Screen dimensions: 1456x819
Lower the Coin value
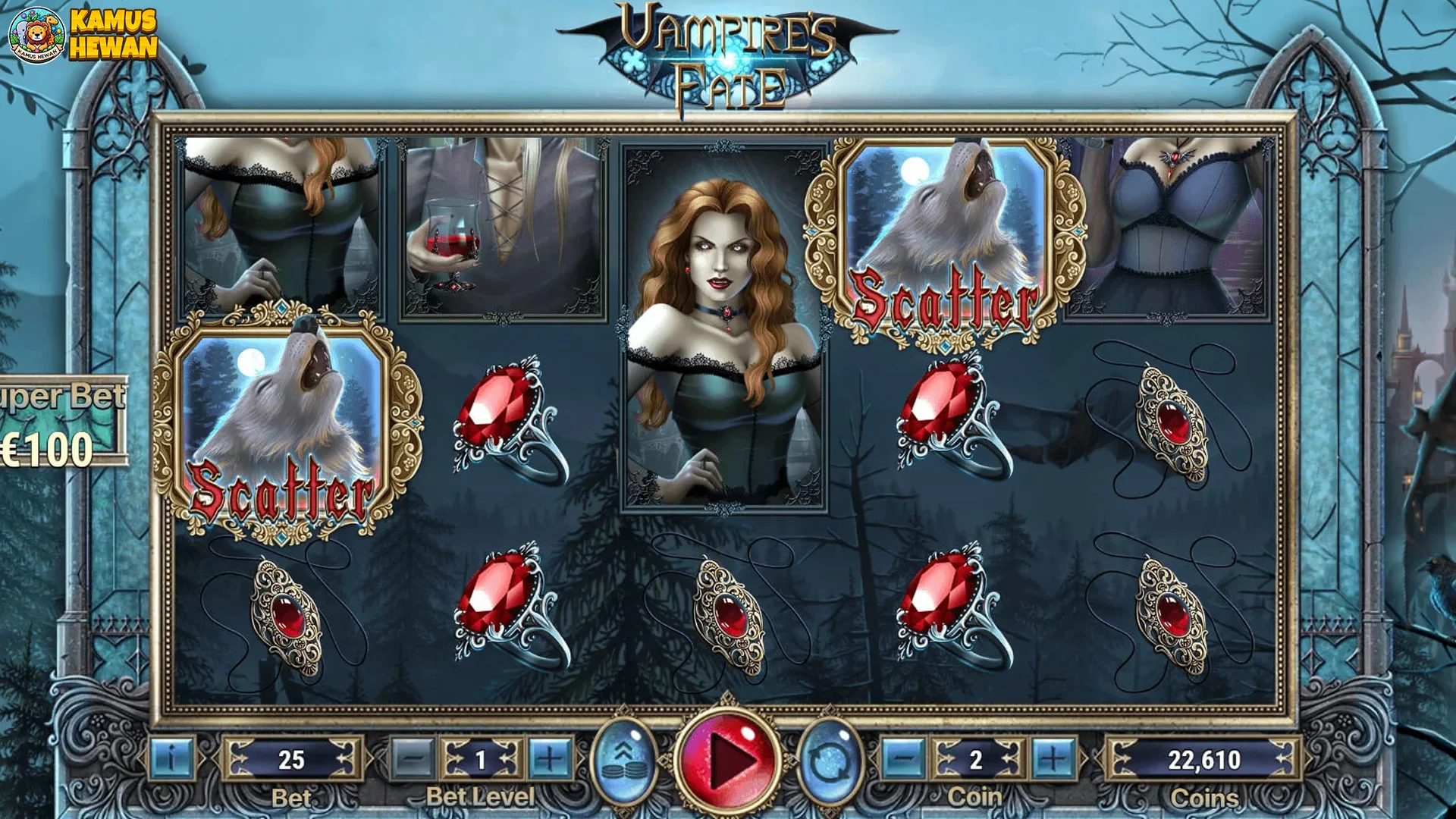point(903,758)
